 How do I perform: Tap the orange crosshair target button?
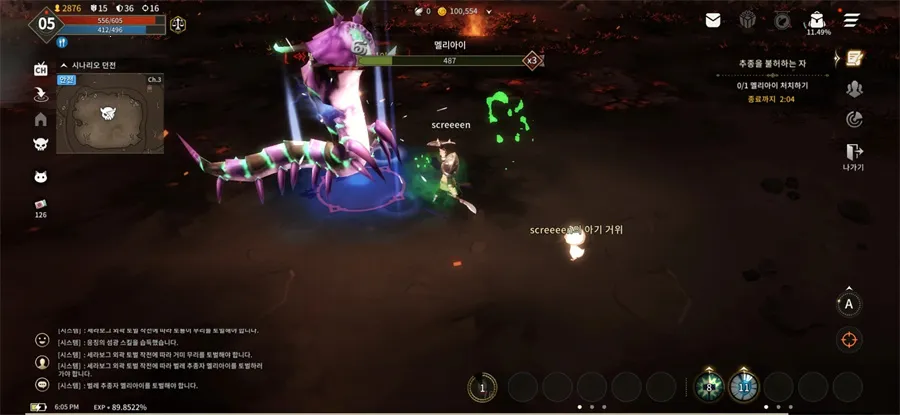[849, 339]
